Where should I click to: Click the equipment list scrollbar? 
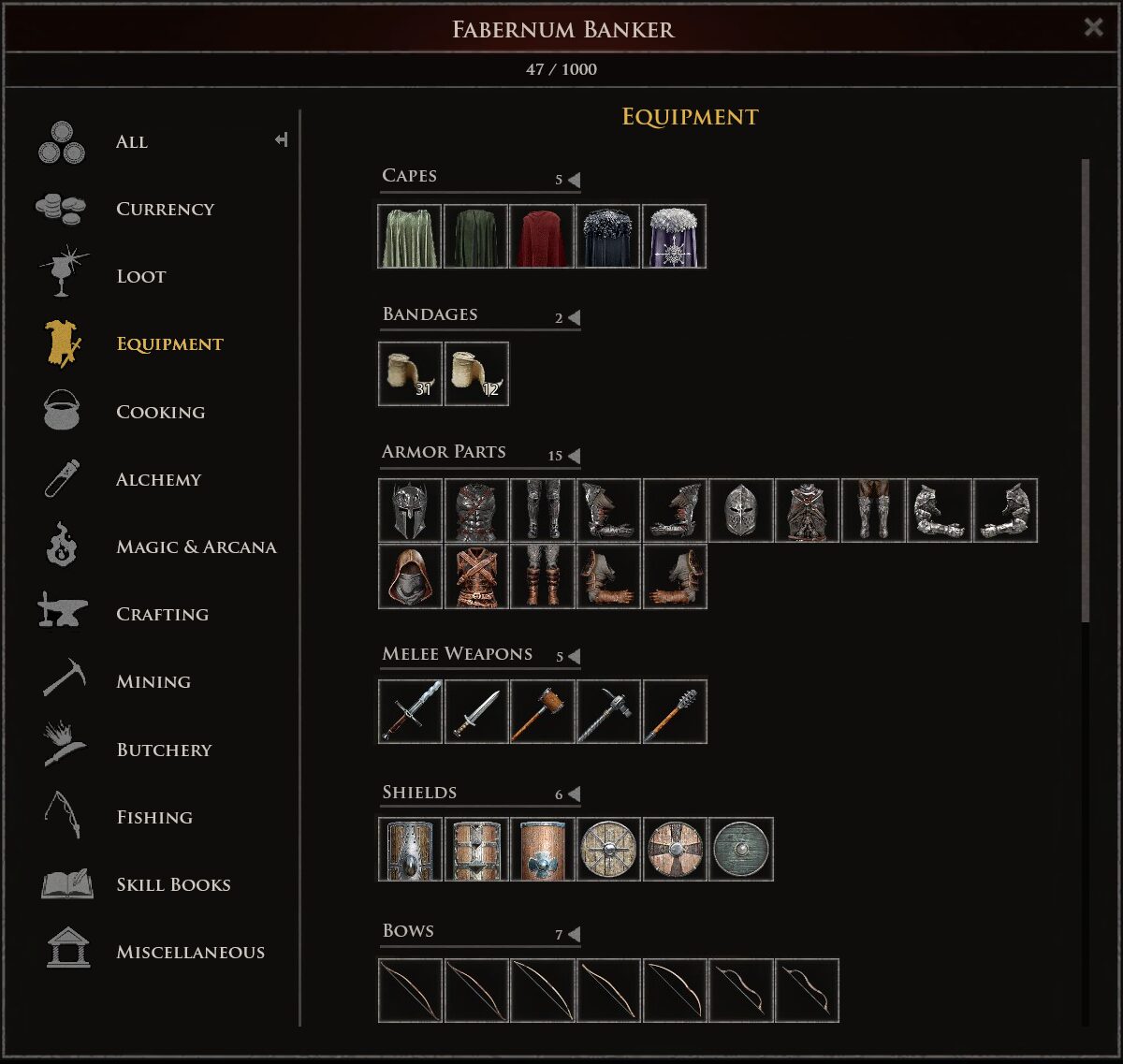pos(1086,393)
